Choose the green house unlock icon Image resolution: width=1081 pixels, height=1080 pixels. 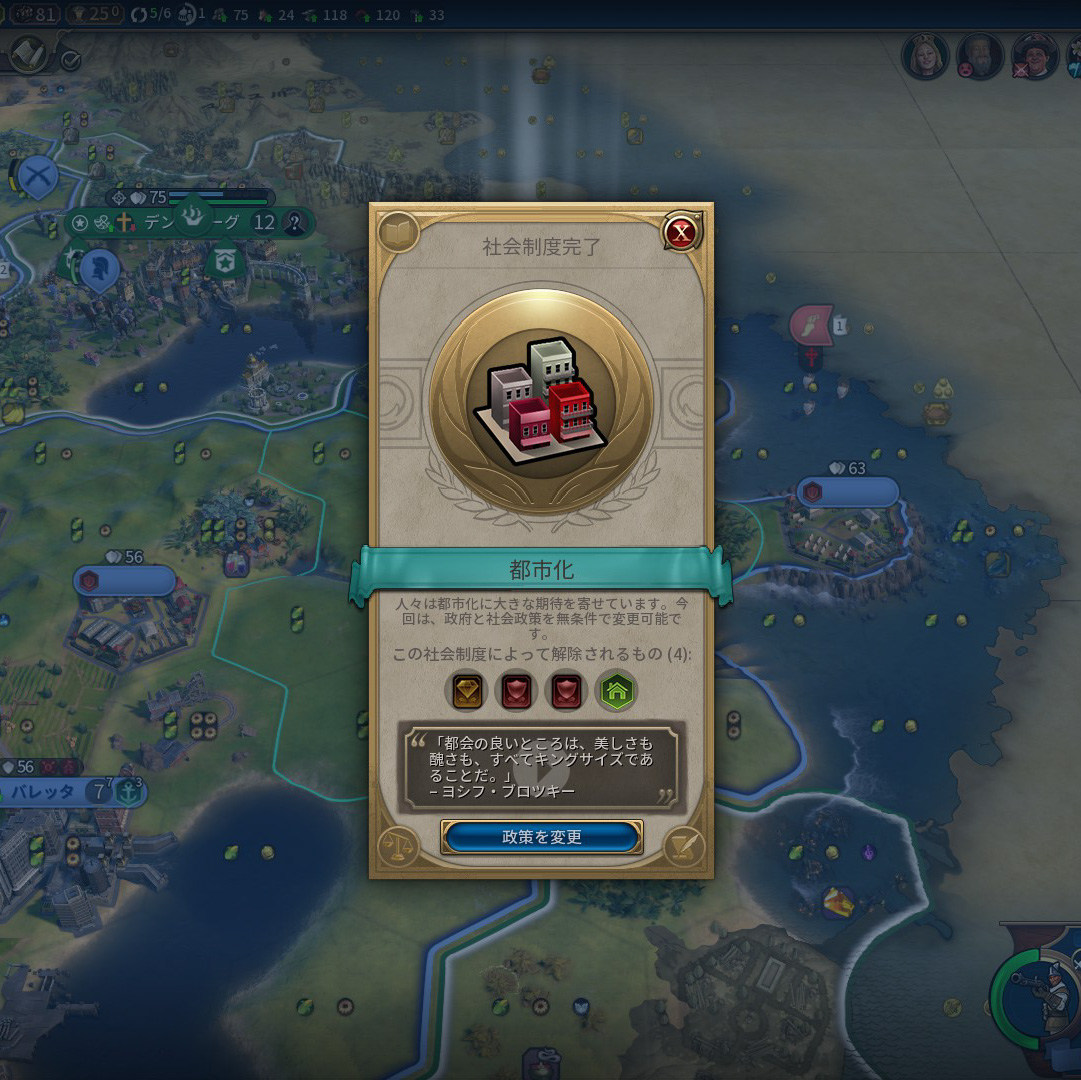617,691
